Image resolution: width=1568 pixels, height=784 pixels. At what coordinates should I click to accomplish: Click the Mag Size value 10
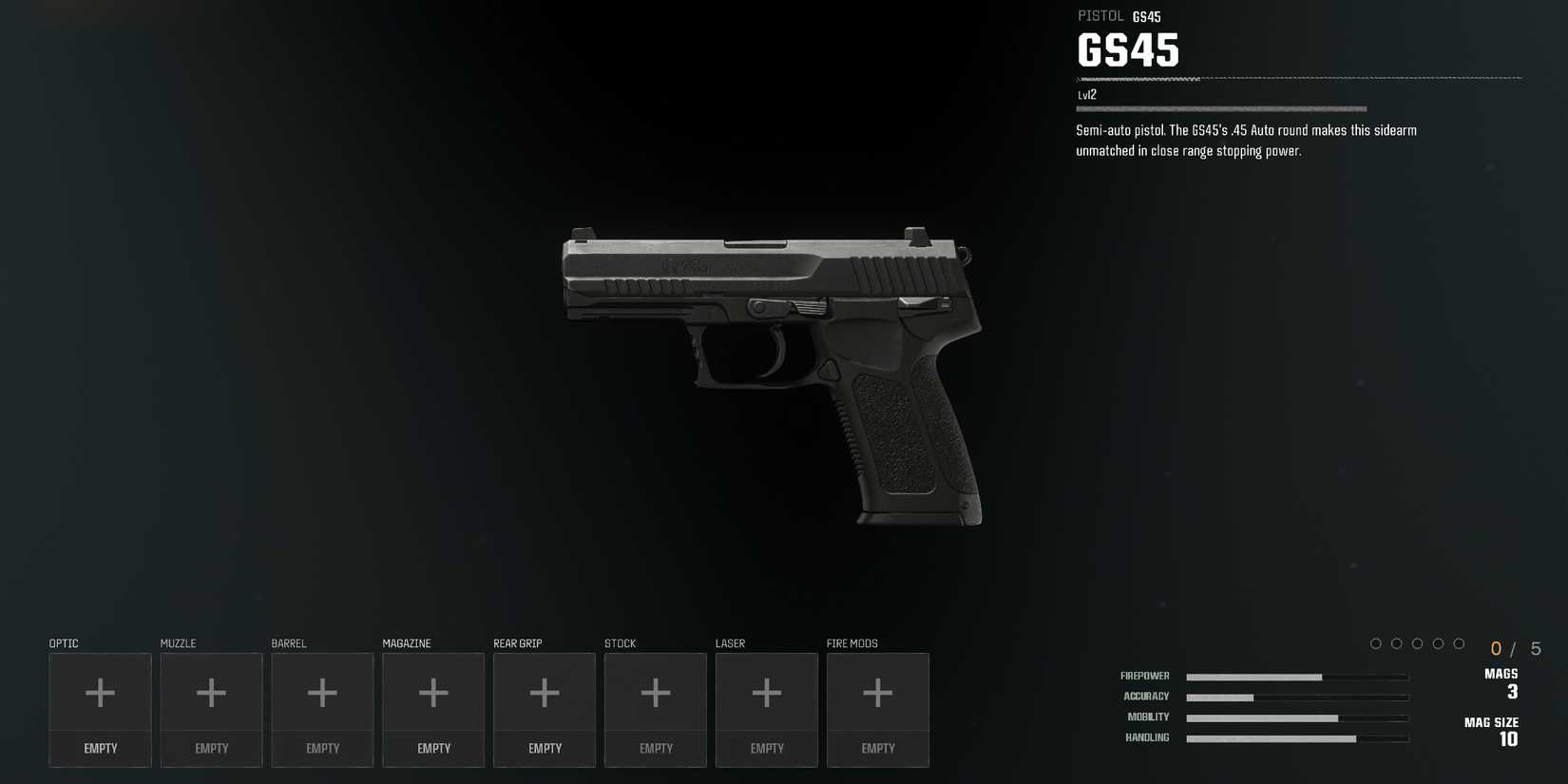click(x=1510, y=739)
